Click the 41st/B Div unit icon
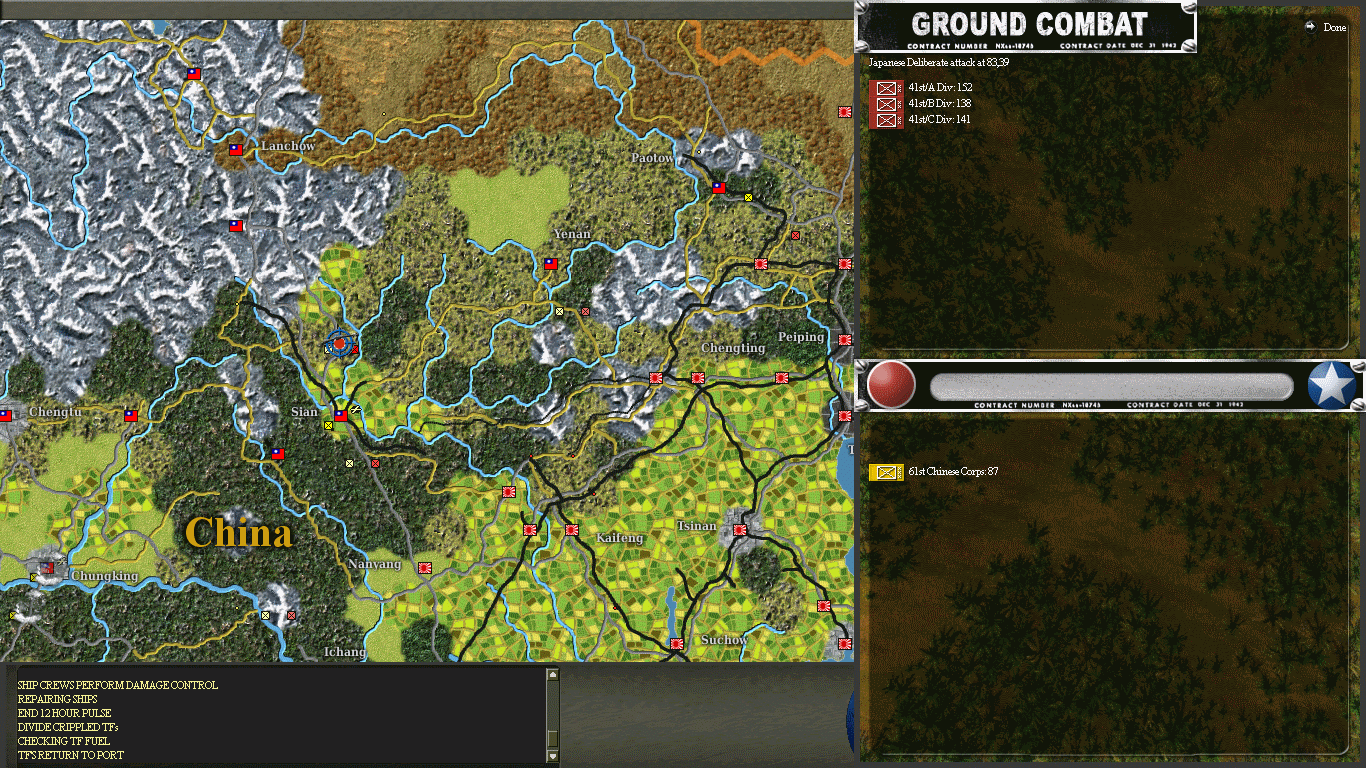 coord(886,102)
